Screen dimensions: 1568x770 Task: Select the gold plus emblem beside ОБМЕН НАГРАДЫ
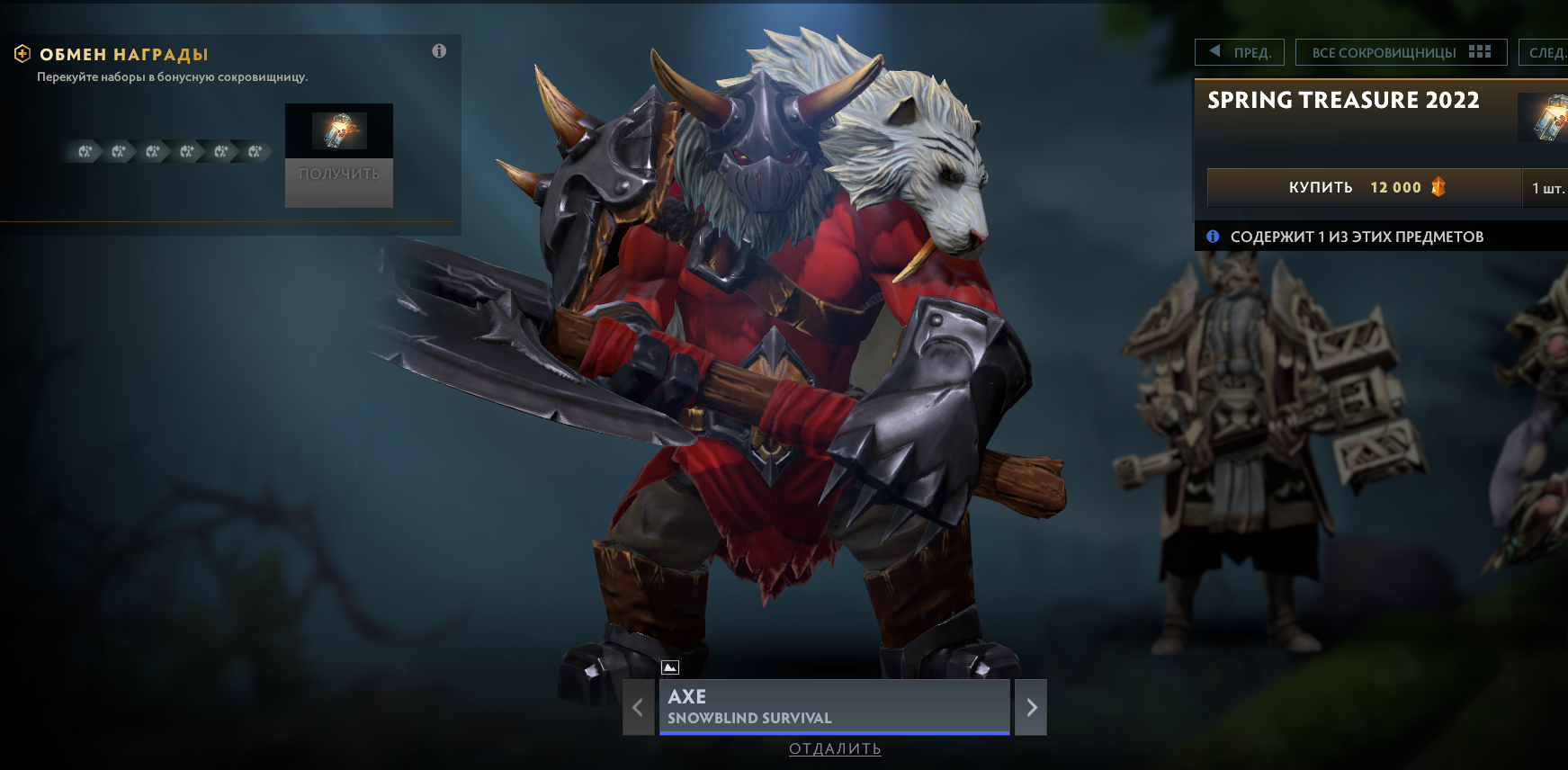point(21,52)
